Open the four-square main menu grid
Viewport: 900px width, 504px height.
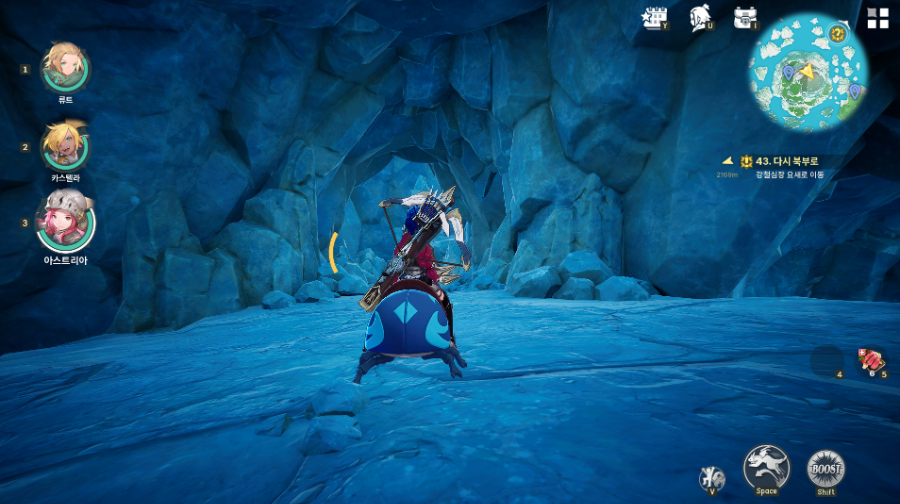click(x=878, y=18)
